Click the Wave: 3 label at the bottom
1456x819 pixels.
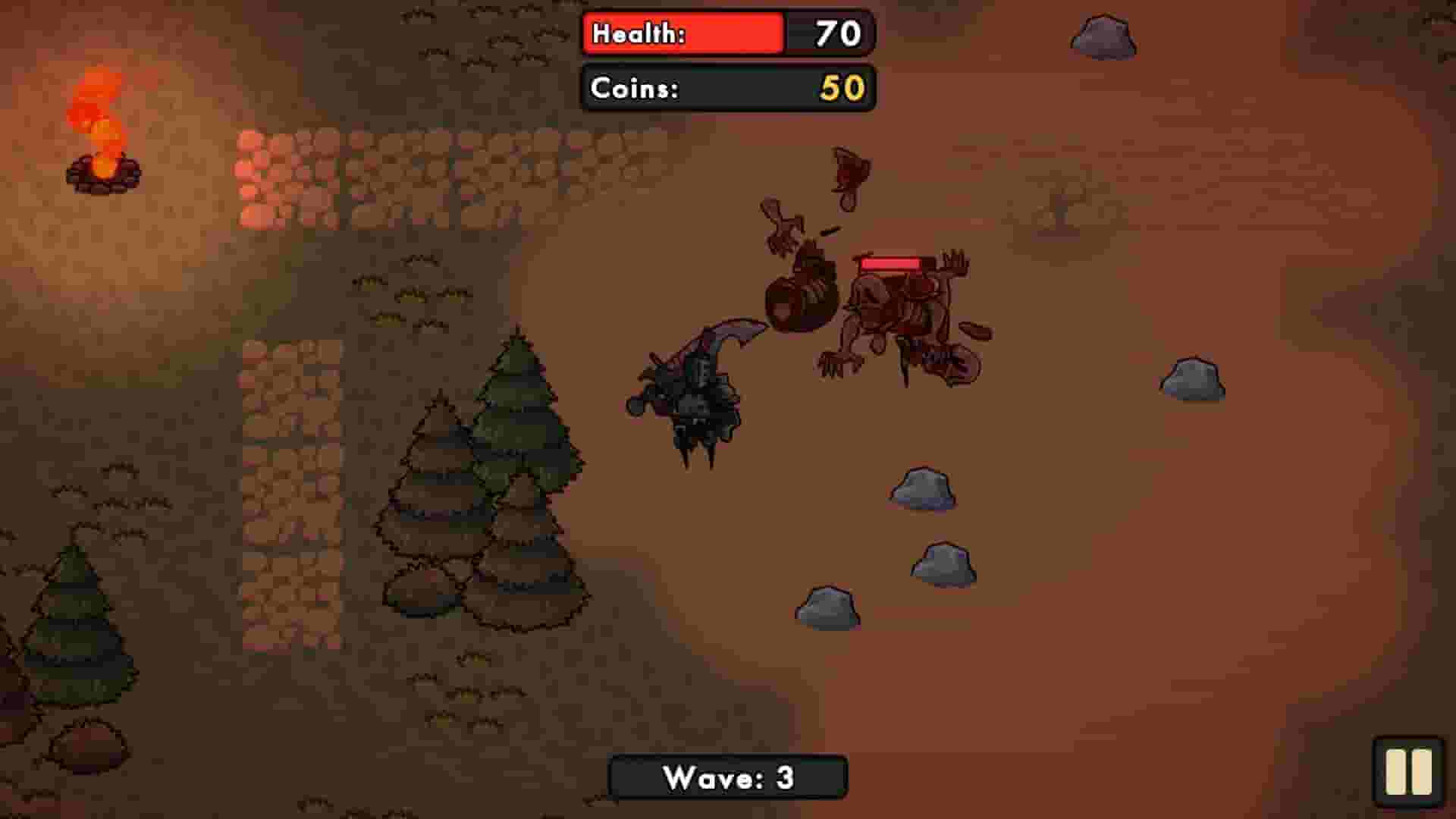[x=727, y=777]
